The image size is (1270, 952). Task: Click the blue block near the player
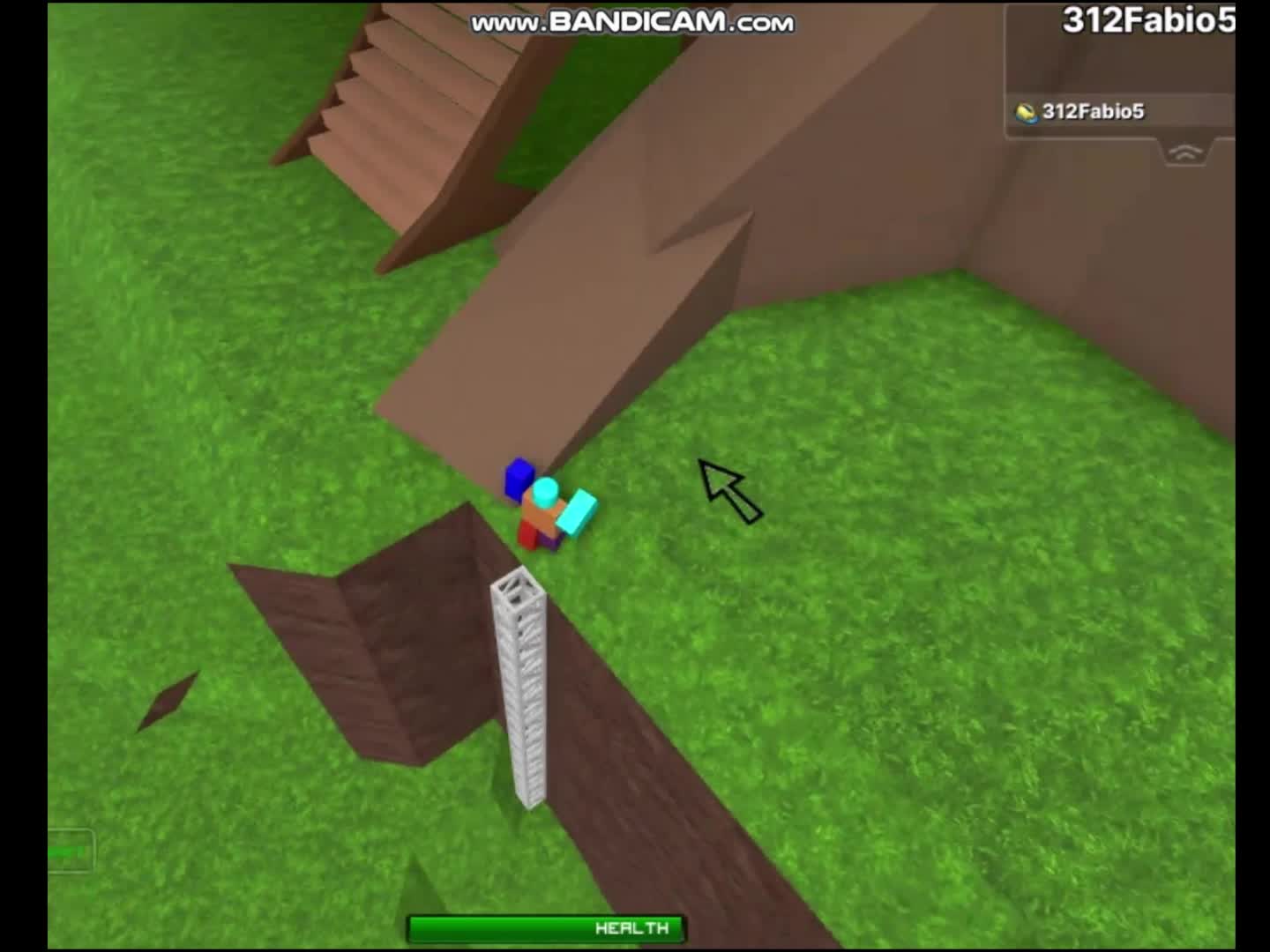pyautogui.click(x=519, y=479)
